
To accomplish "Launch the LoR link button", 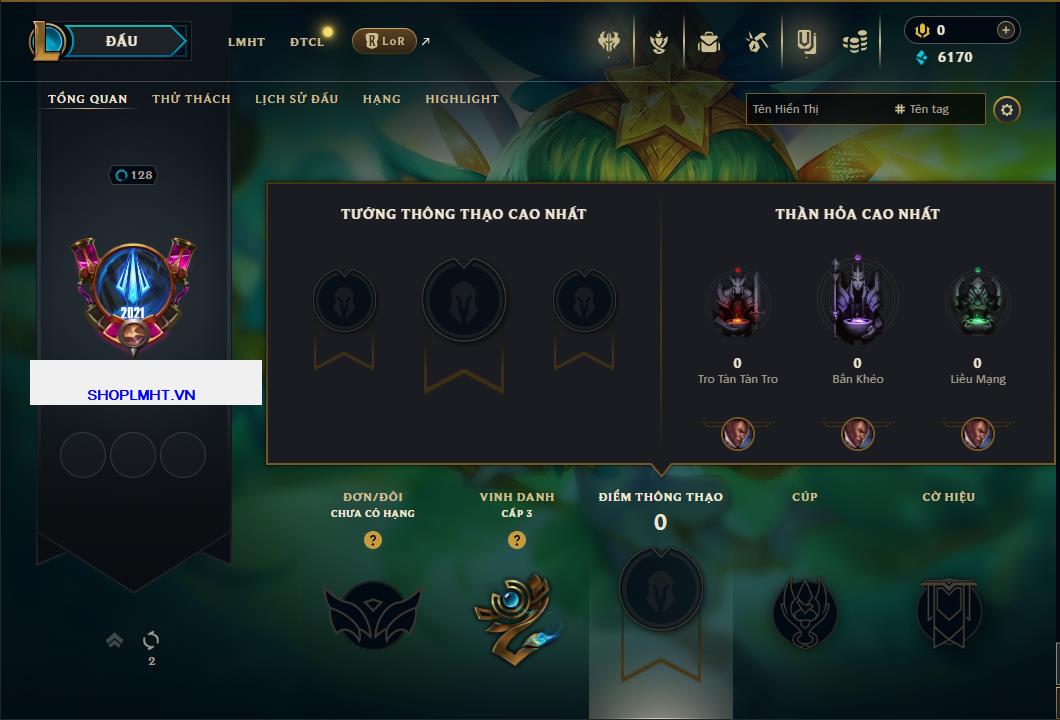I will (x=384, y=41).
